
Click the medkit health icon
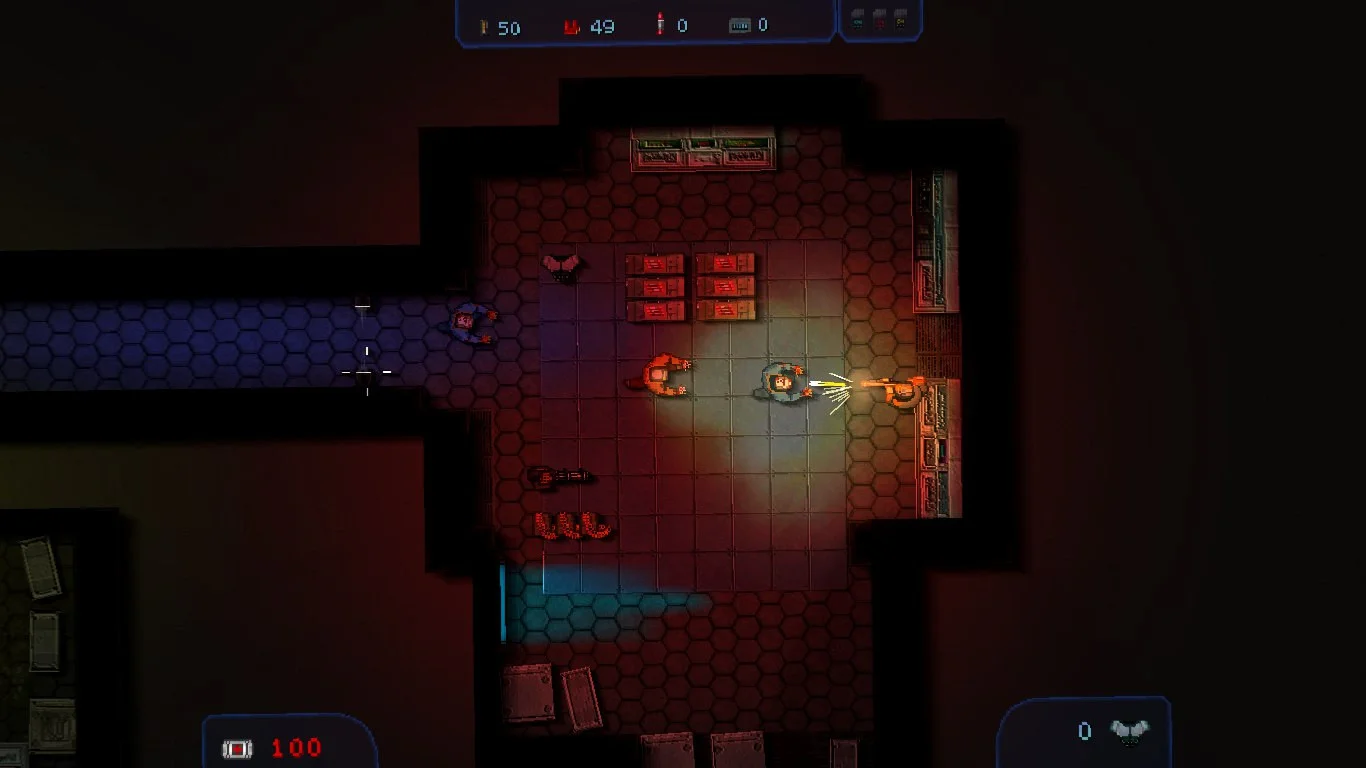click(237, 748)
